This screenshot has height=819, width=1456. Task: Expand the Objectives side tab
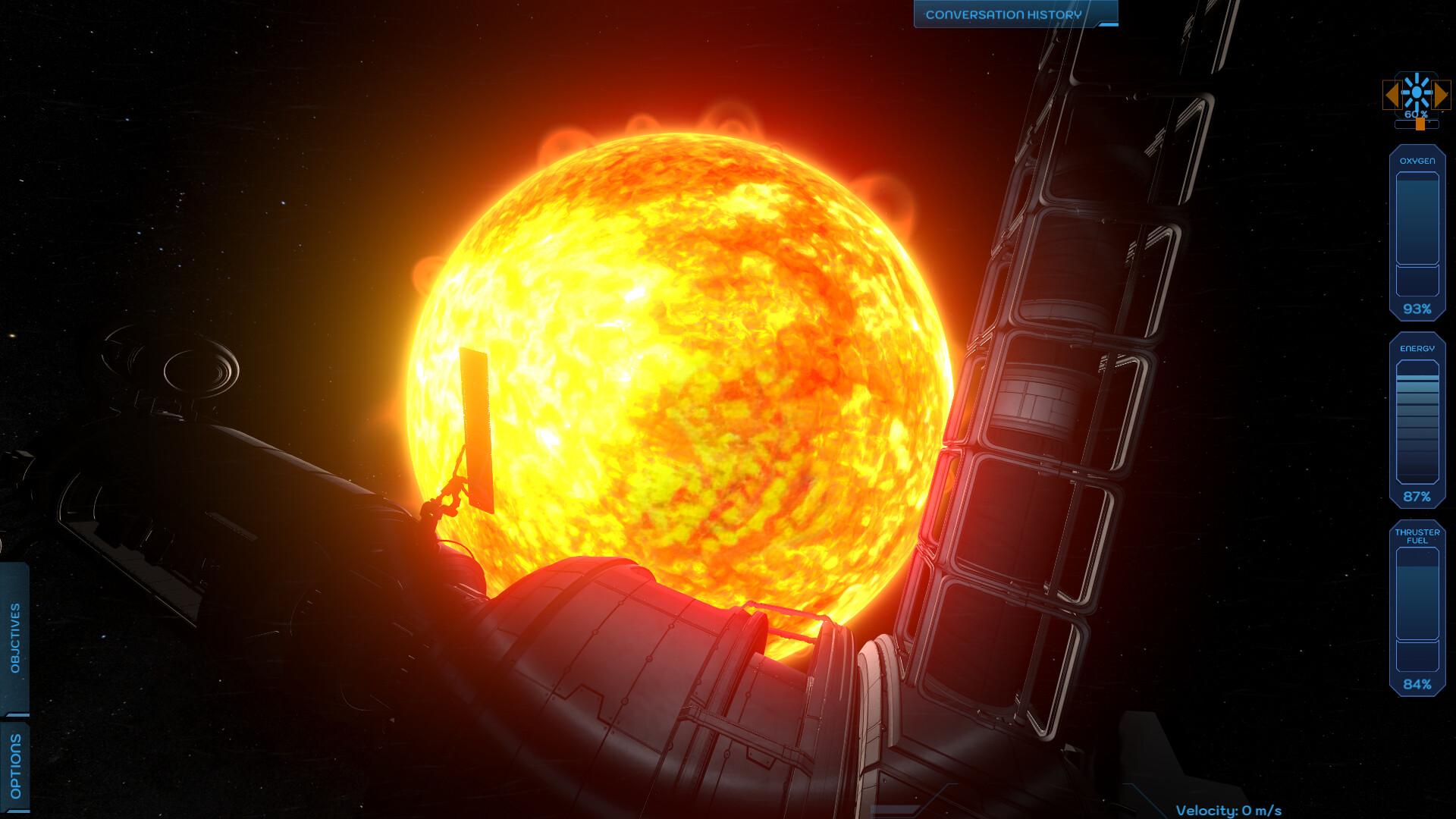(14, 637)
